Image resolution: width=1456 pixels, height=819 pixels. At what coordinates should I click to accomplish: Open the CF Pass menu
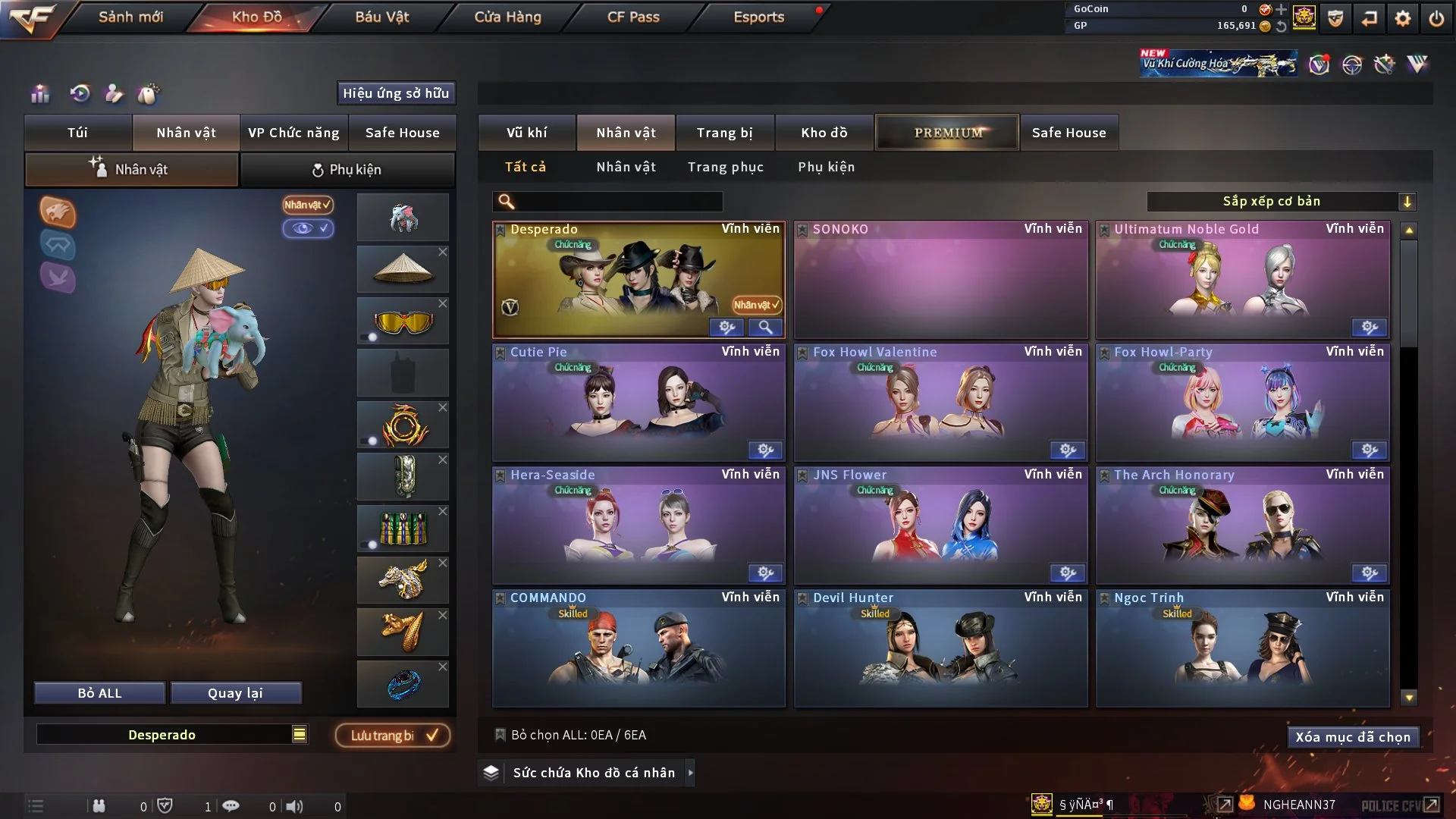tap(633, 17)
